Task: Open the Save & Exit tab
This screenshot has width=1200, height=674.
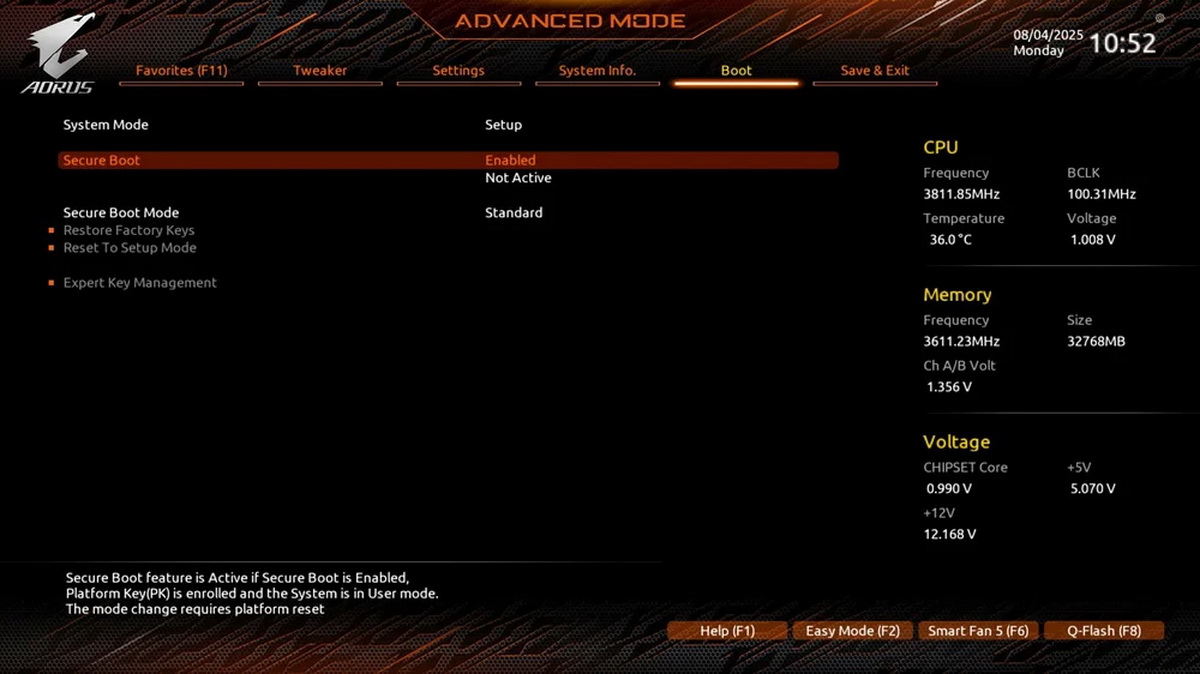Action: pyautogui.click(x=875, y=71)
